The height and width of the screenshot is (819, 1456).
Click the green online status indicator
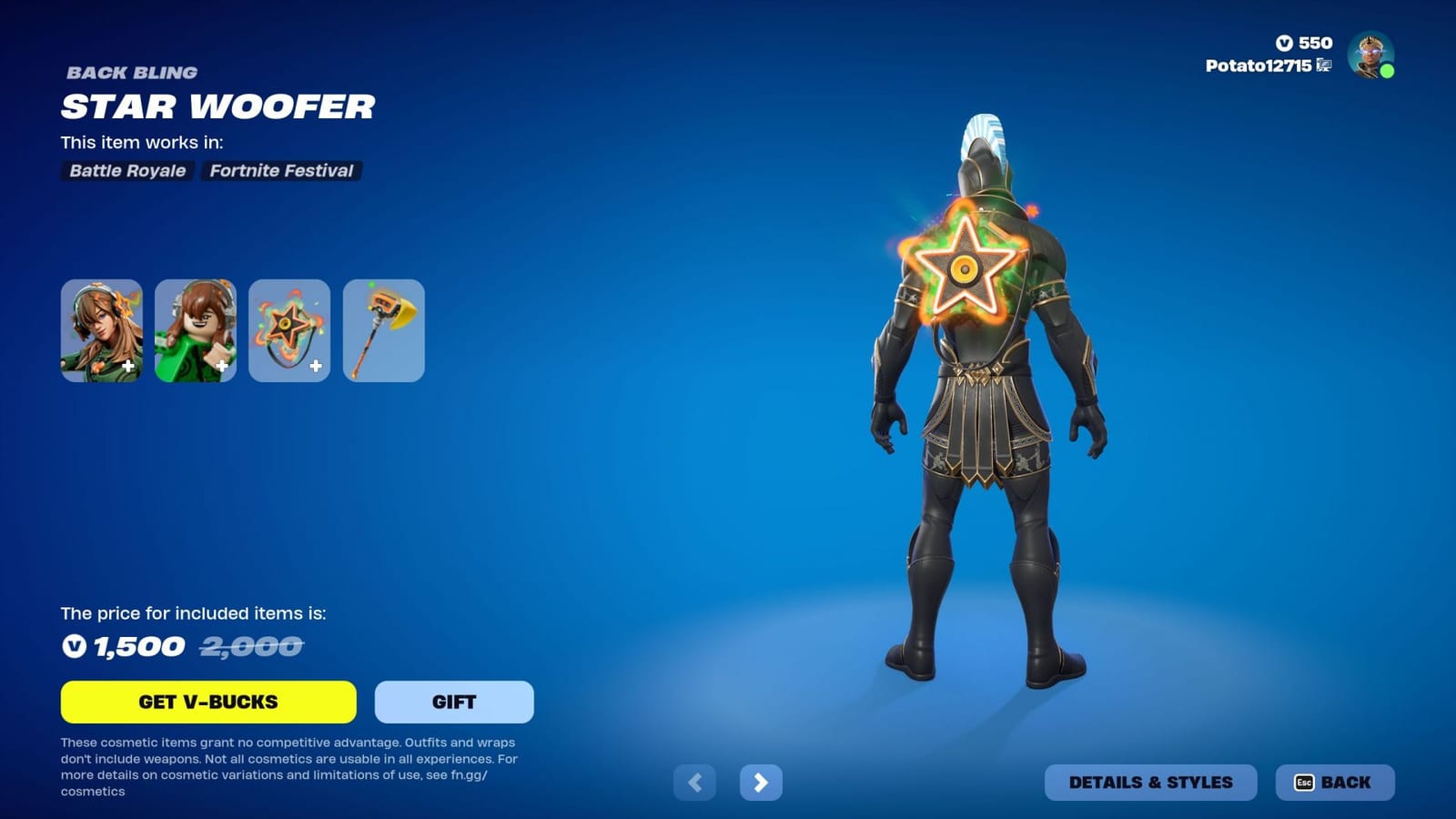point(1388,70)
